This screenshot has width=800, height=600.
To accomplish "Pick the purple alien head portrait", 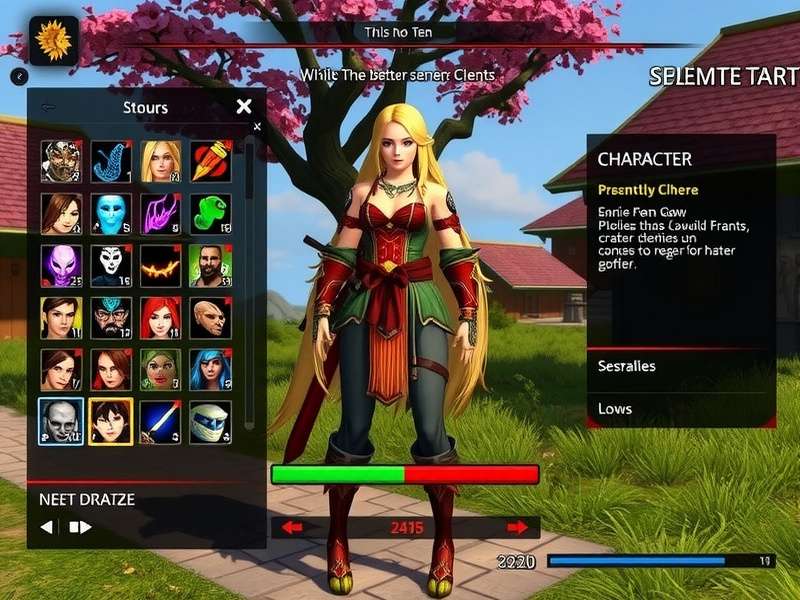I will tap(61, 266).
